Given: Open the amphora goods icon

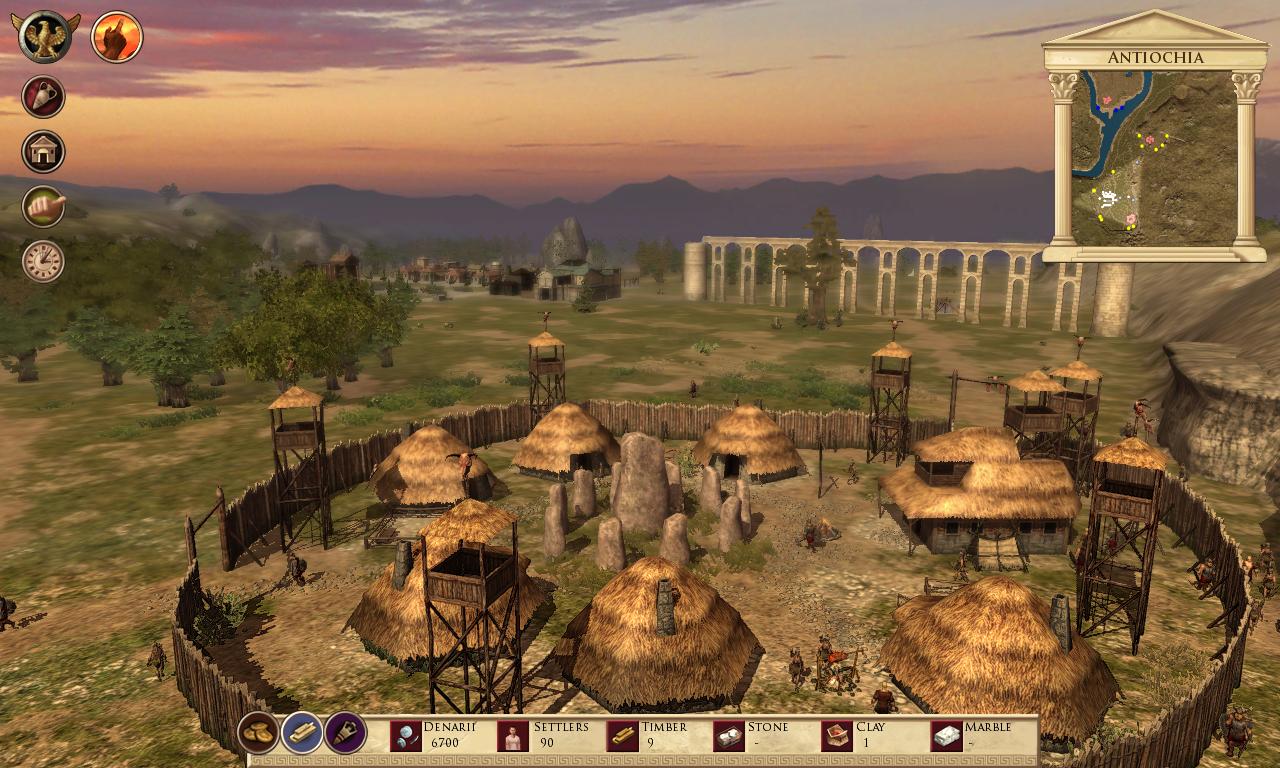Looking at the screenshot, I should click(x=44, y=97).
